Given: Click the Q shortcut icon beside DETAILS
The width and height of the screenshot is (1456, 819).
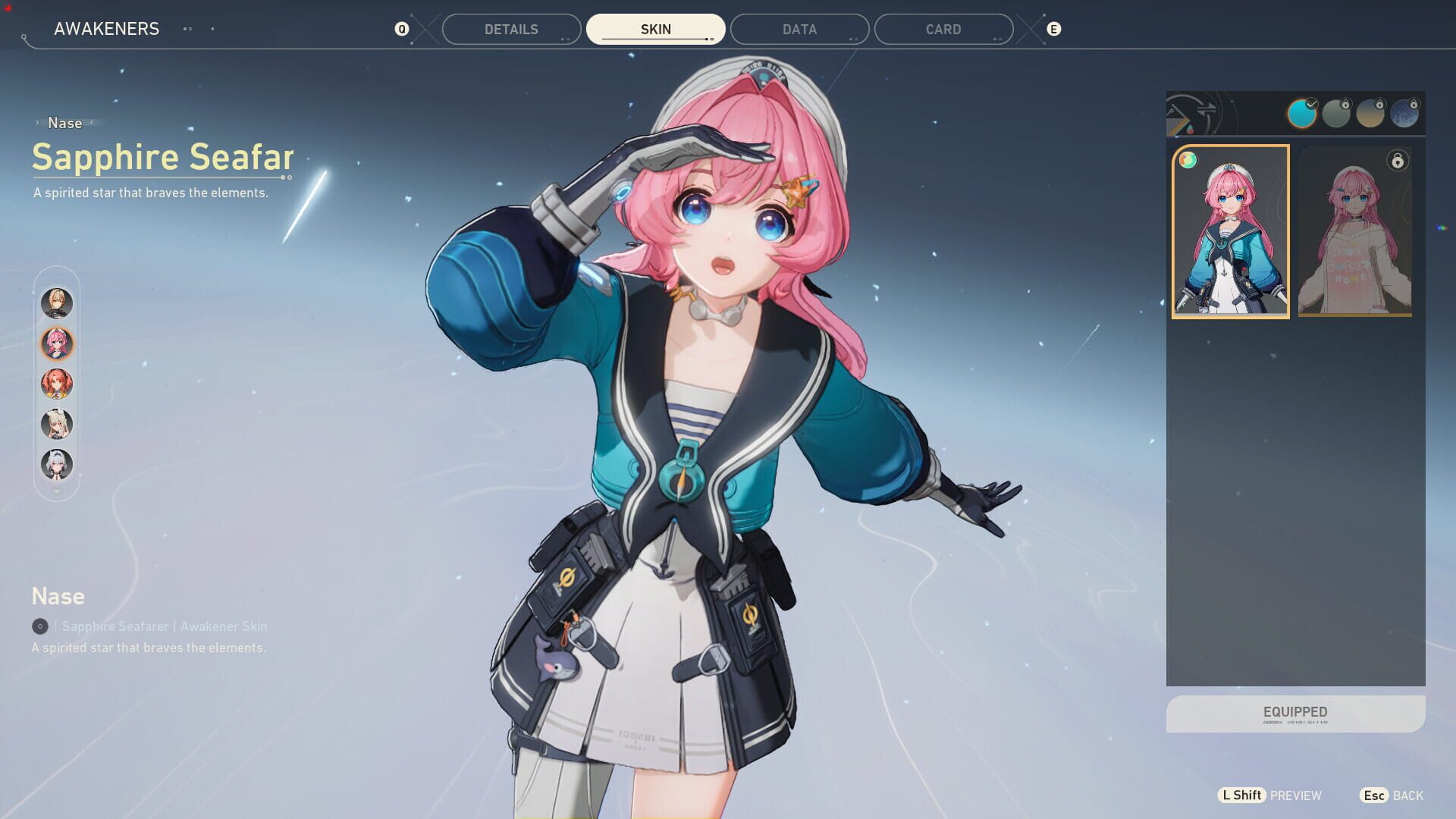Looking at the screenshot, I should click(402, 29).
